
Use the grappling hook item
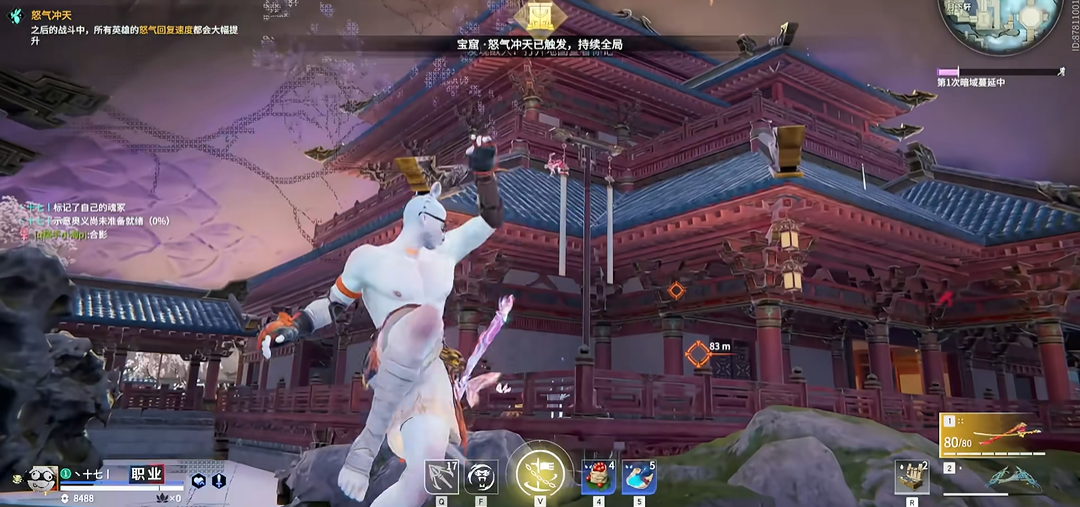coord(441,477)
